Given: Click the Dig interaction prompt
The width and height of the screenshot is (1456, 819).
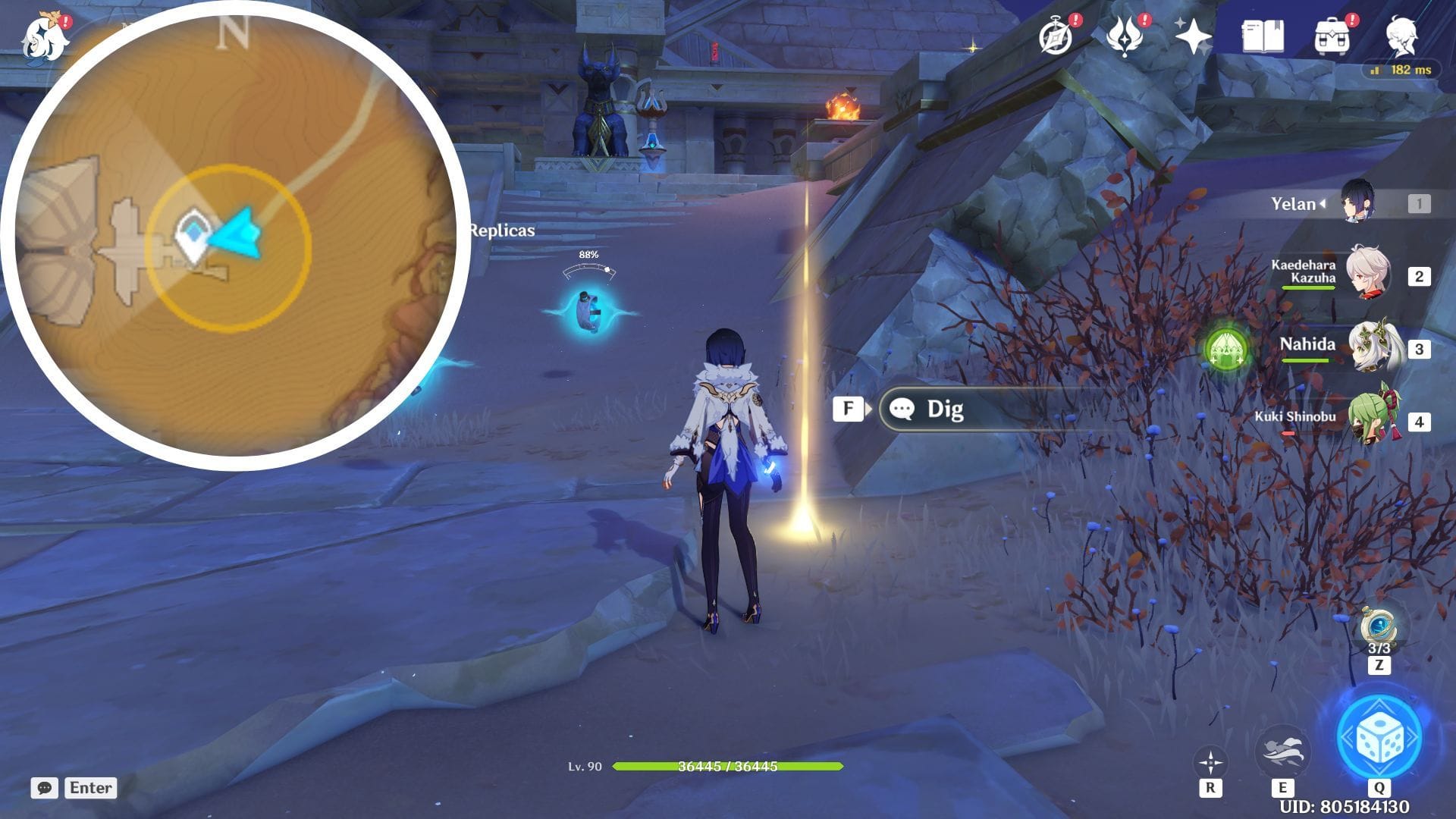Looking at the screenshot, I should [946, 409].
